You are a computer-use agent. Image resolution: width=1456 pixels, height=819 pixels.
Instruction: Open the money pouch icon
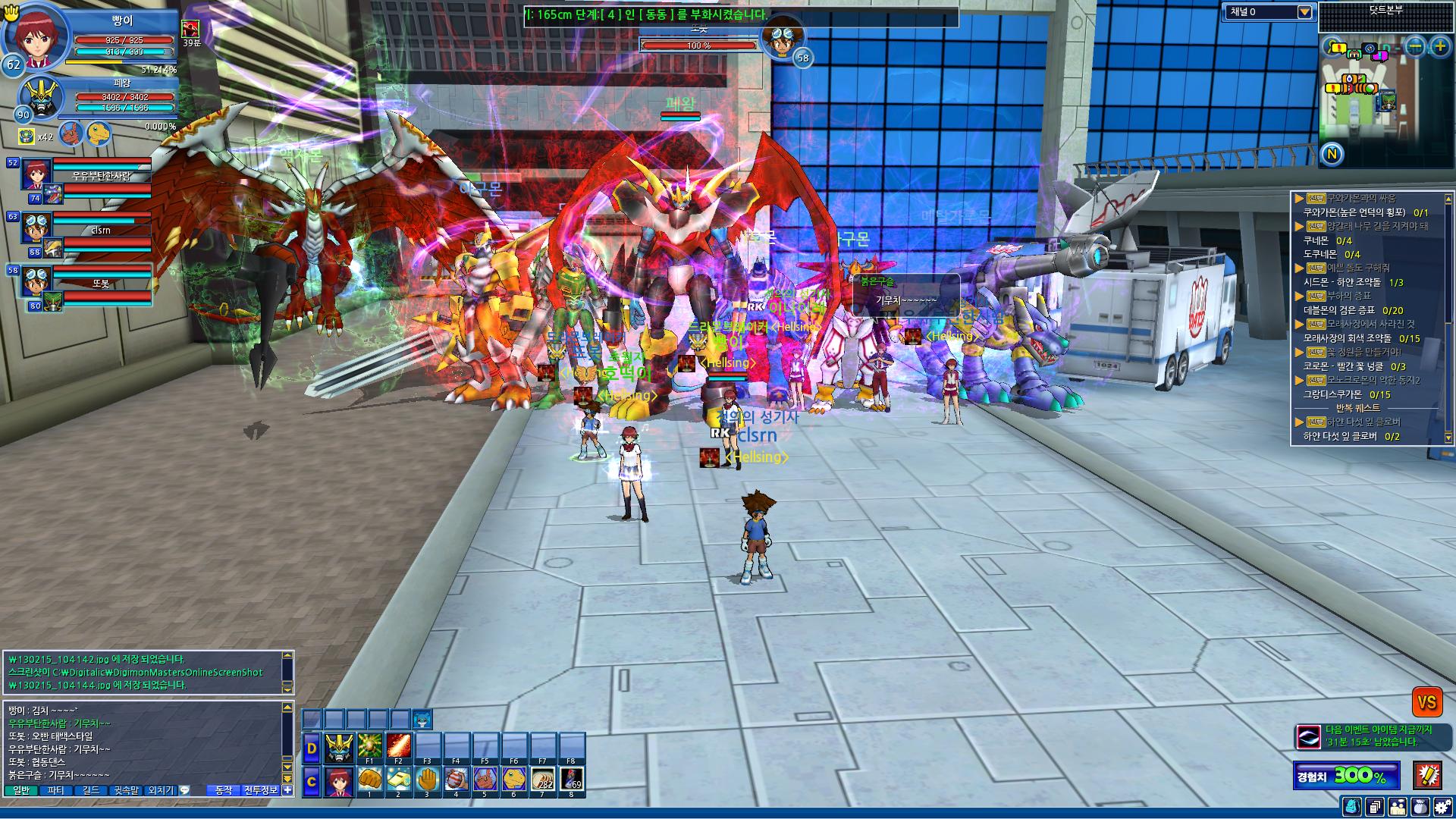click(x=1420, y=808)
